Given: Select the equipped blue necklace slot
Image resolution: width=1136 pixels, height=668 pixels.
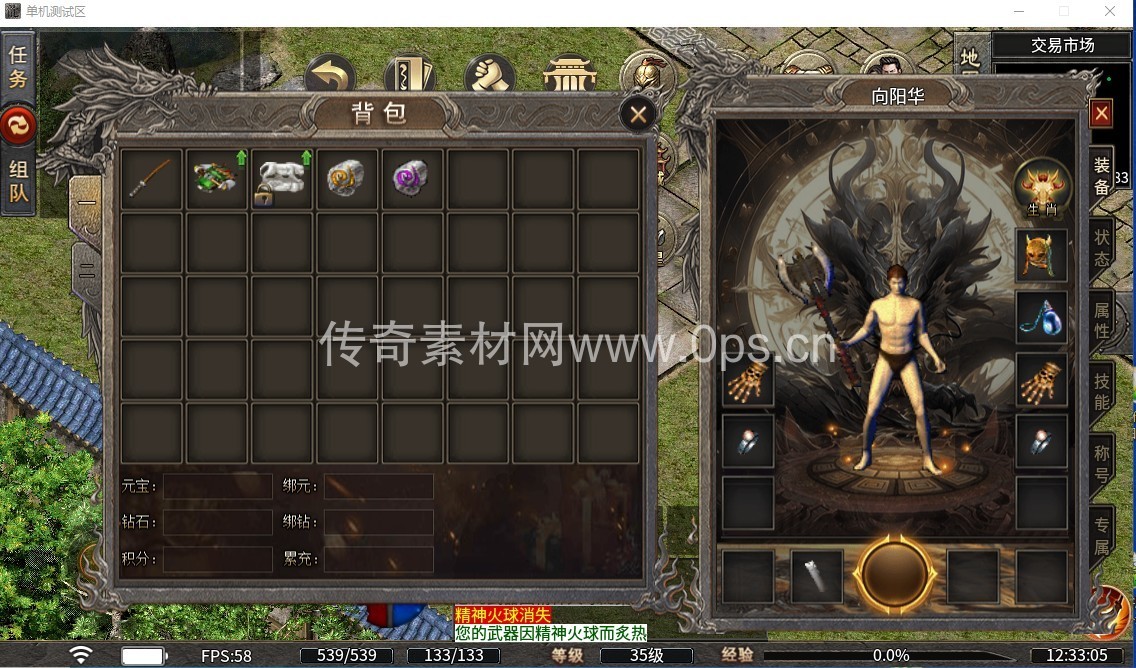Looking at the screenshot, I should point(1042,317).
